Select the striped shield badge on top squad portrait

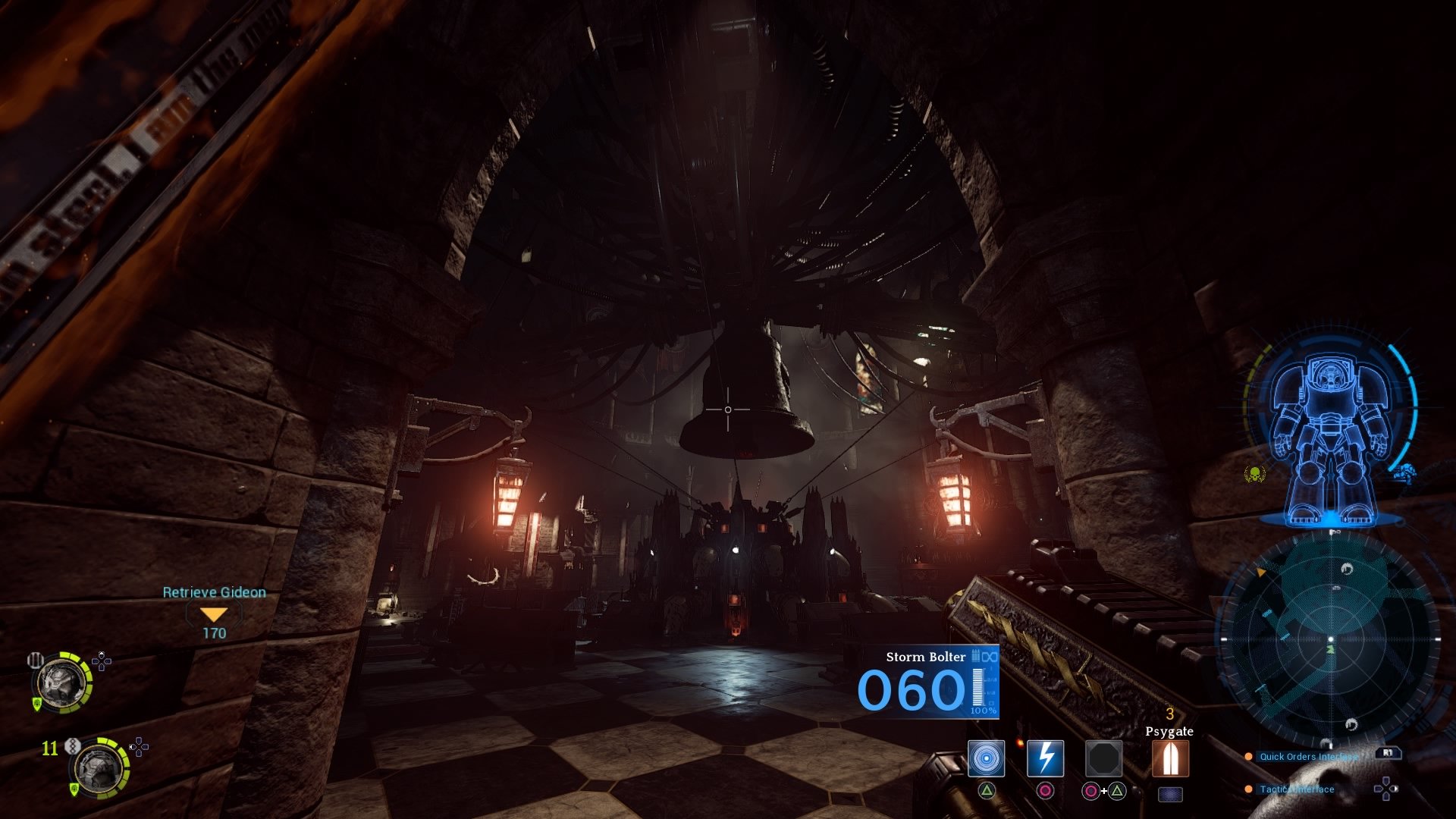click(x=35, y=661)
